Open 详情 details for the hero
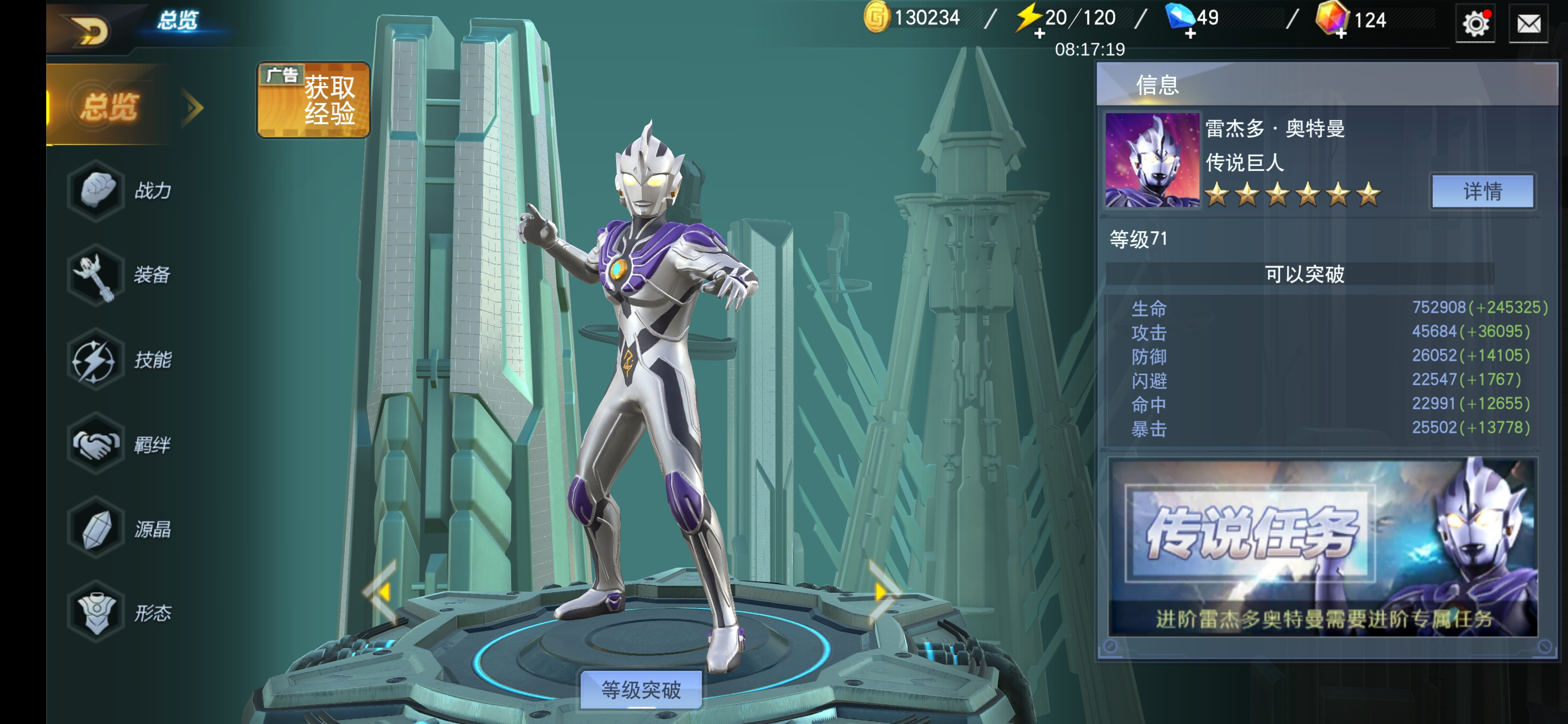Viewport: 1568px width, 724px height. pos(1482,192)
